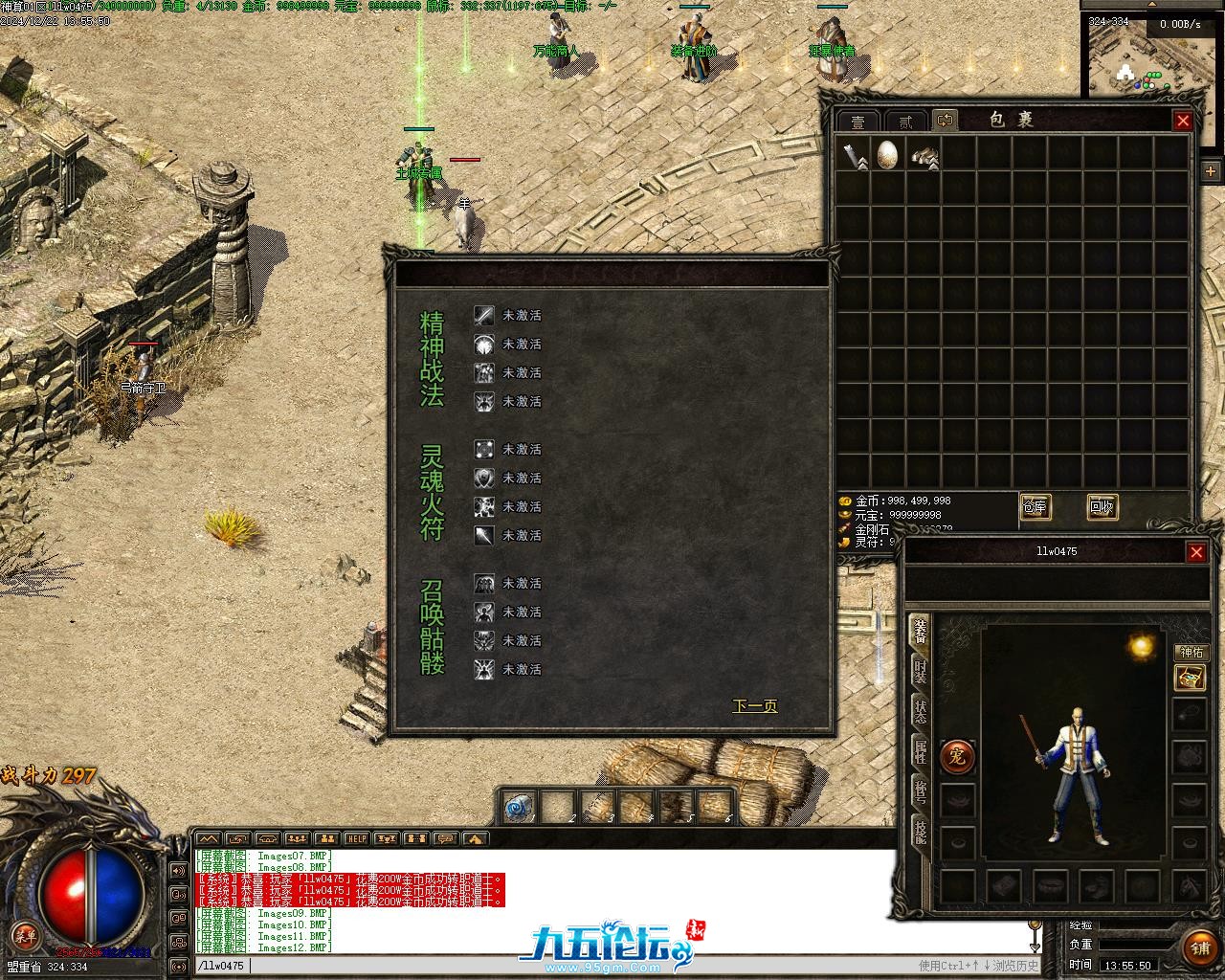Select the white egg item in the bag
Image resolution: width=1225 pixels, height=980 pixels.
pyautogui.click(x=887, y=154)
